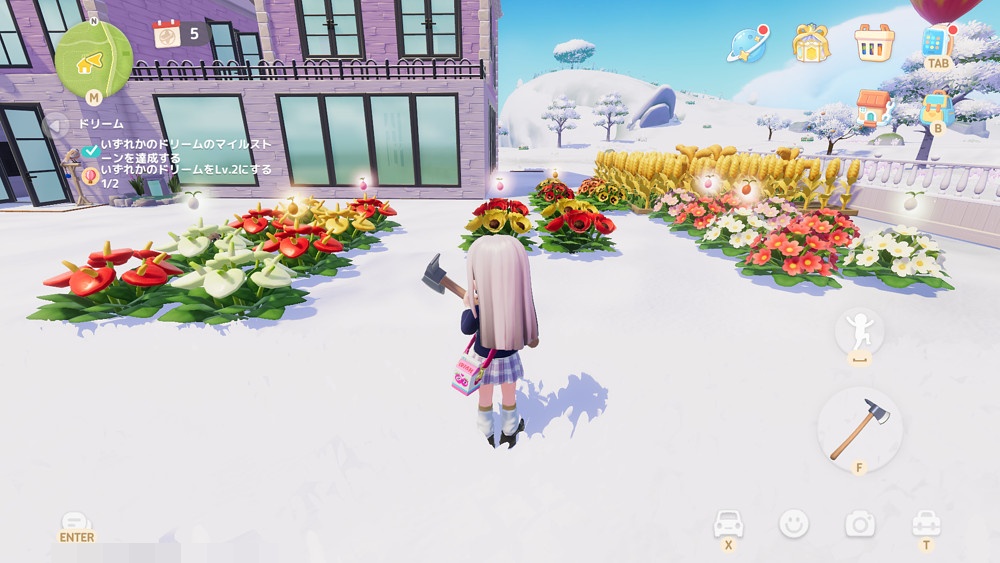Open the chat speech bubble
Screen dimensions: 1000x563
click(76, 522)
